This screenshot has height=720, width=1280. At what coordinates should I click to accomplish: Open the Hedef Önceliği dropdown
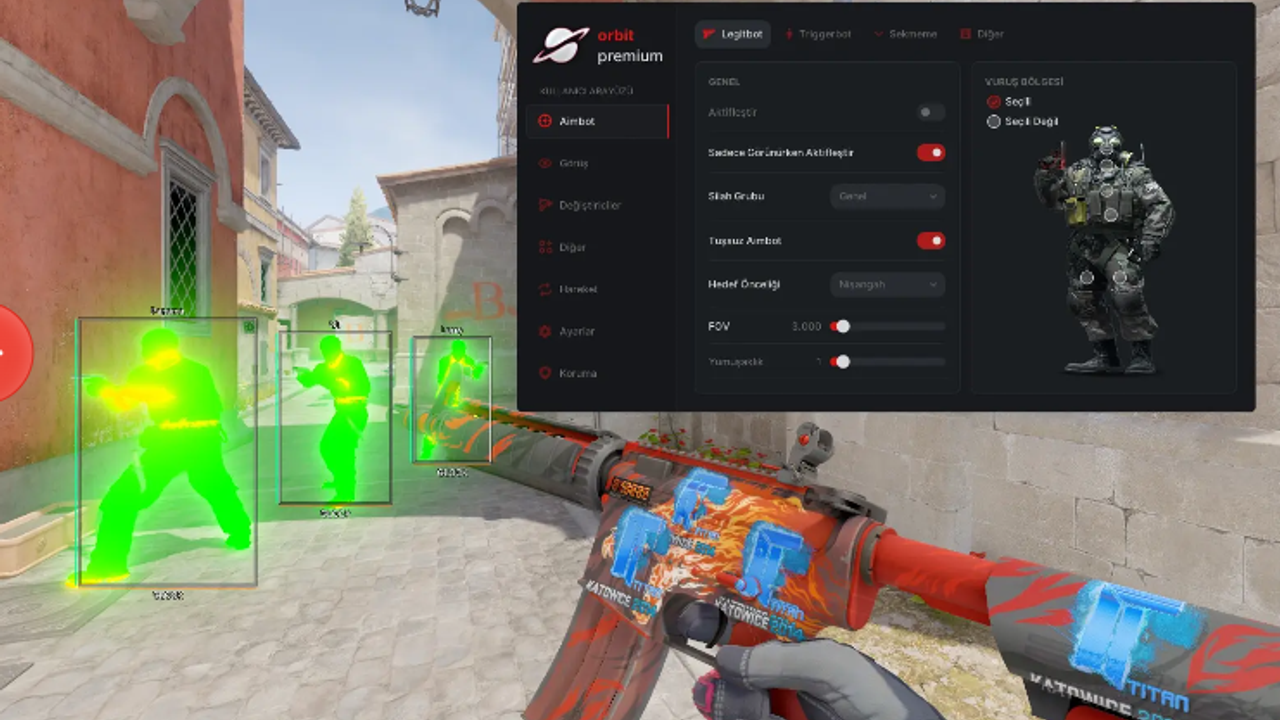pyautogui.click(x=887, y=285)
